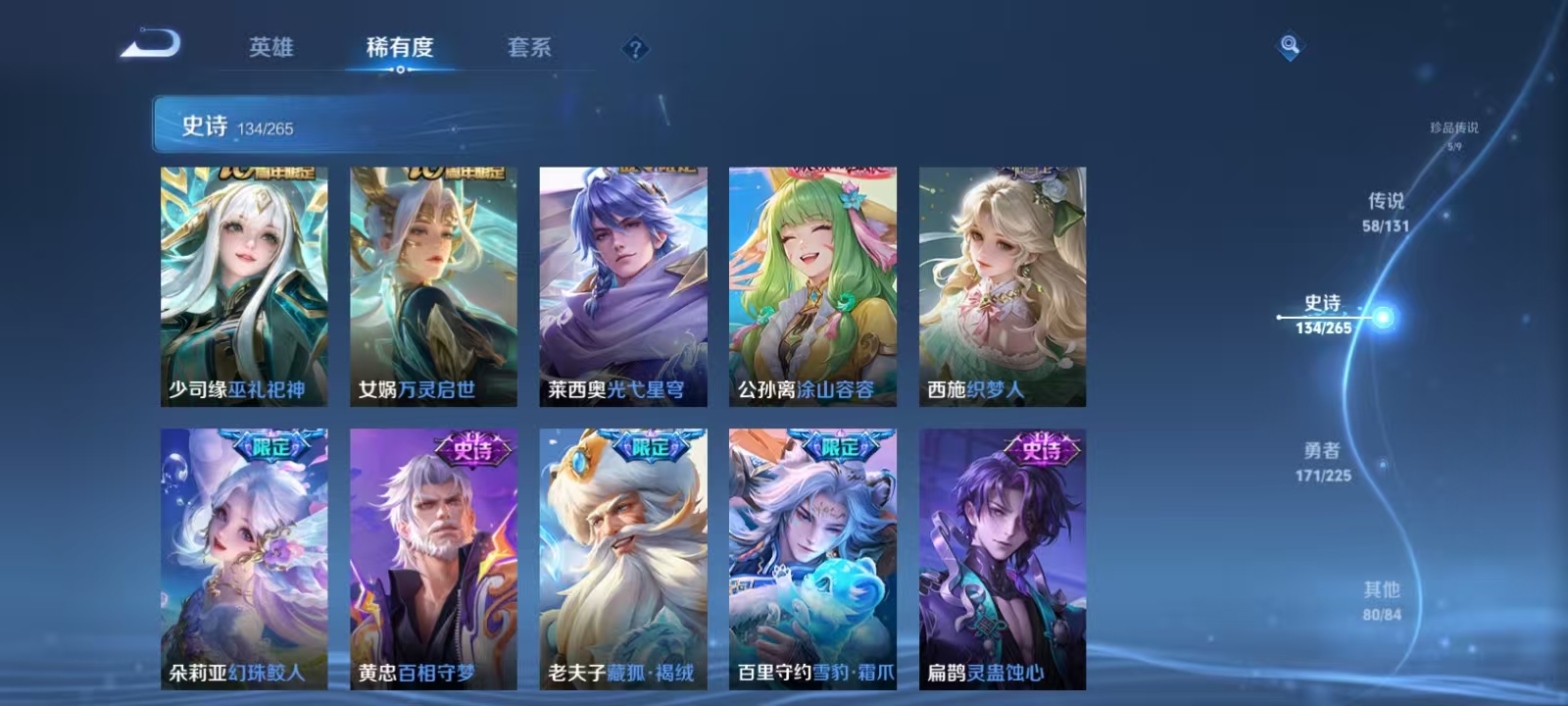Open search with the magnifier icon
Viewport: 1568px width, 706px height.
coord(1287,44)
